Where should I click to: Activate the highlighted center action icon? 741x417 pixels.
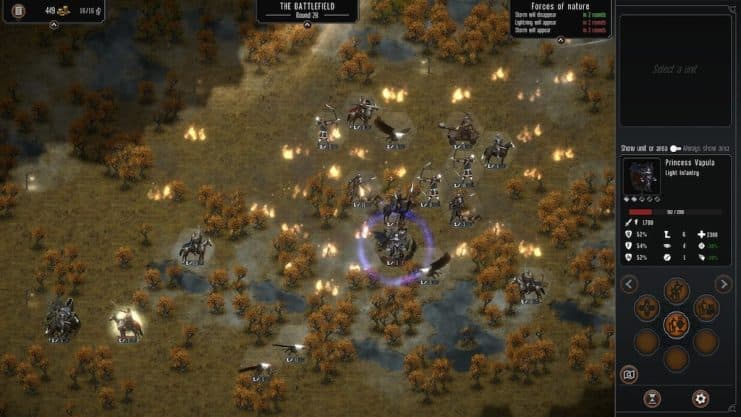tap(677, 324)
